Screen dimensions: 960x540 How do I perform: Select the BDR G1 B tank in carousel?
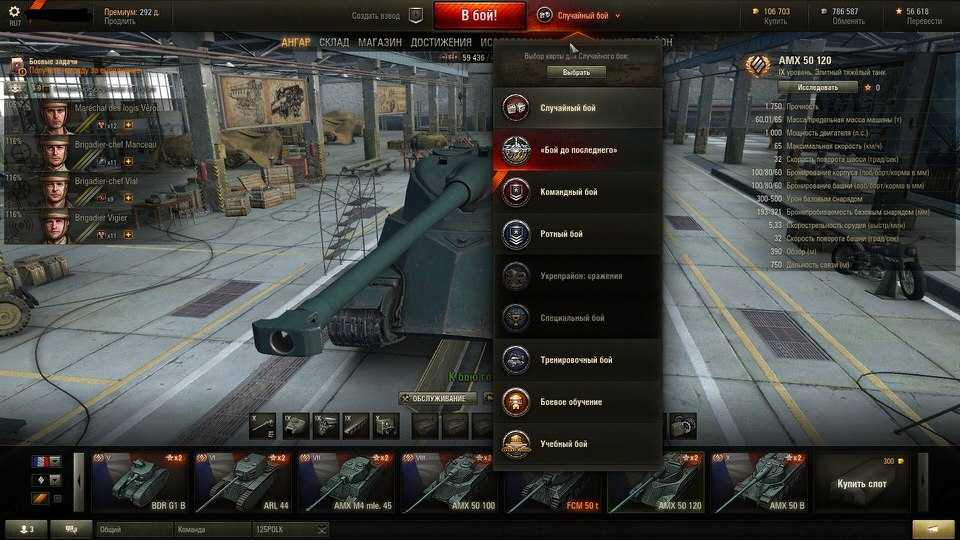(138, 482)
